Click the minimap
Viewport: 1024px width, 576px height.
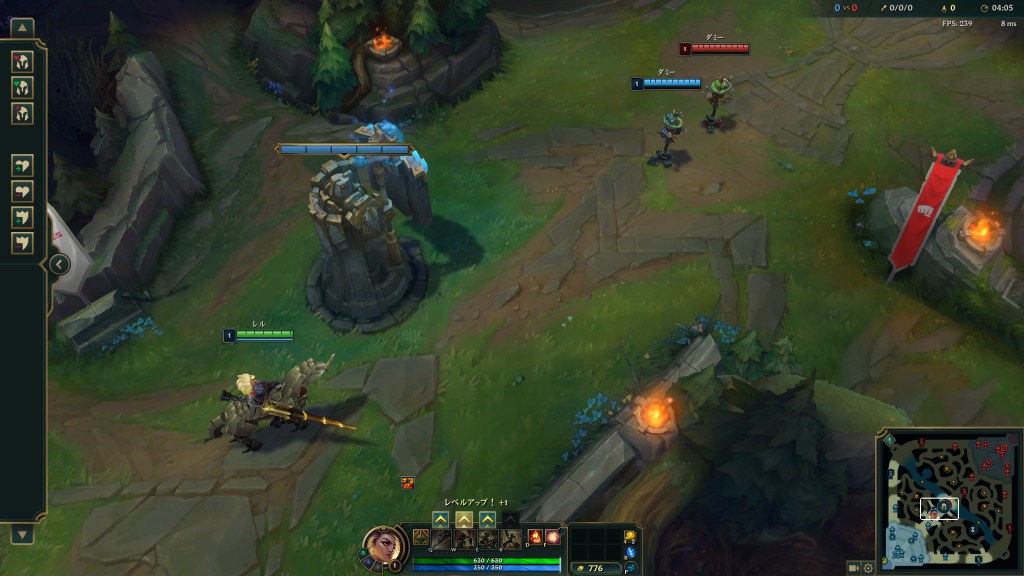pos(947,502)
